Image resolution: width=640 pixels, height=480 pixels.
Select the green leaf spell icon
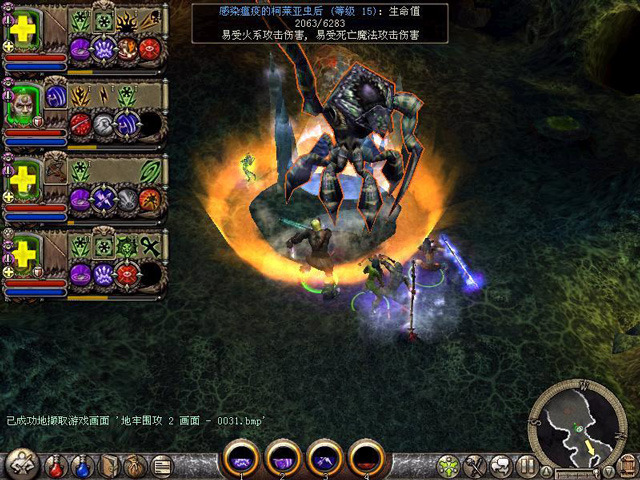point(150,171)
